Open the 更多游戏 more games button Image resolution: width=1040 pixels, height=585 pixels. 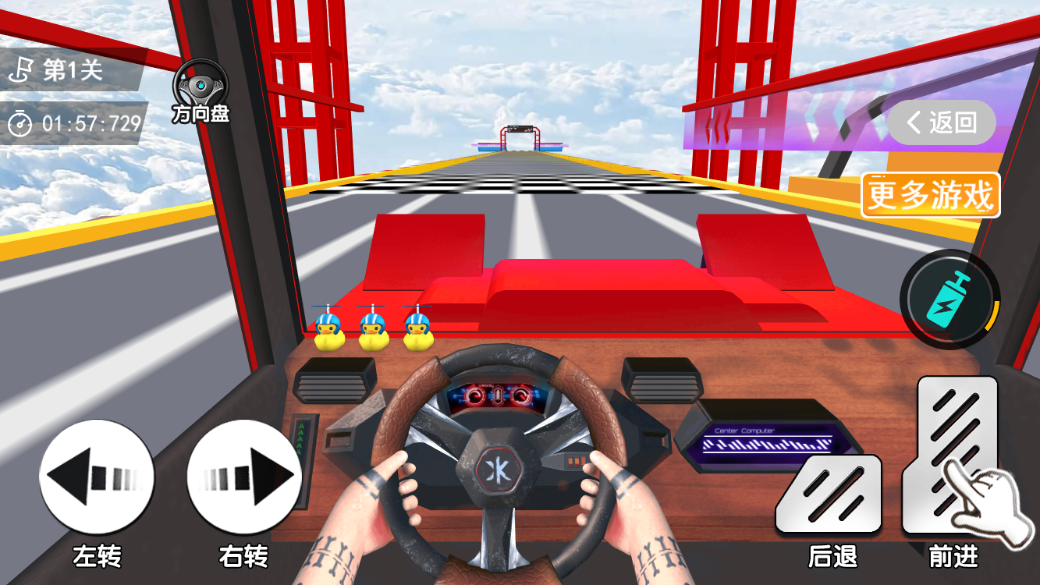click(931, 195)
